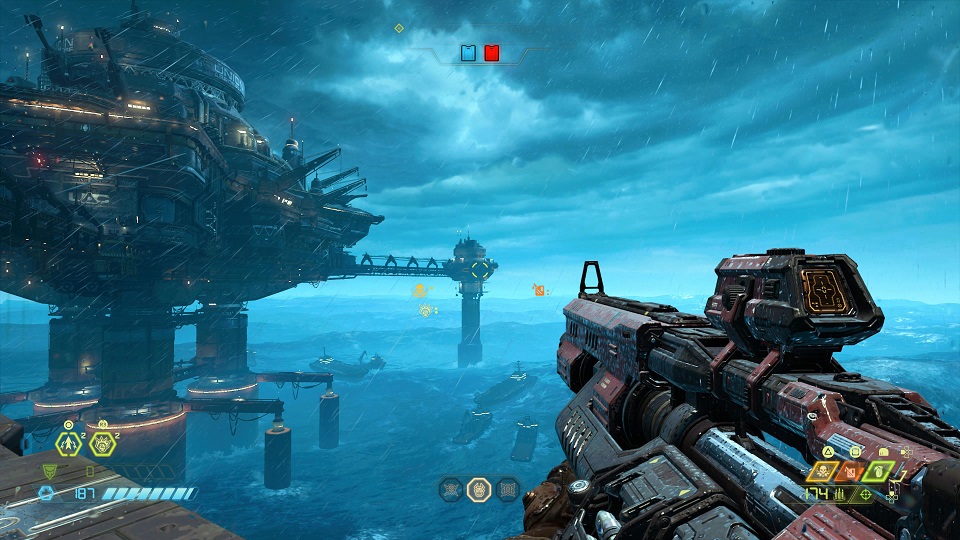Click the yellow diamond objective marker
960x540 pixels.
[399, 28]
